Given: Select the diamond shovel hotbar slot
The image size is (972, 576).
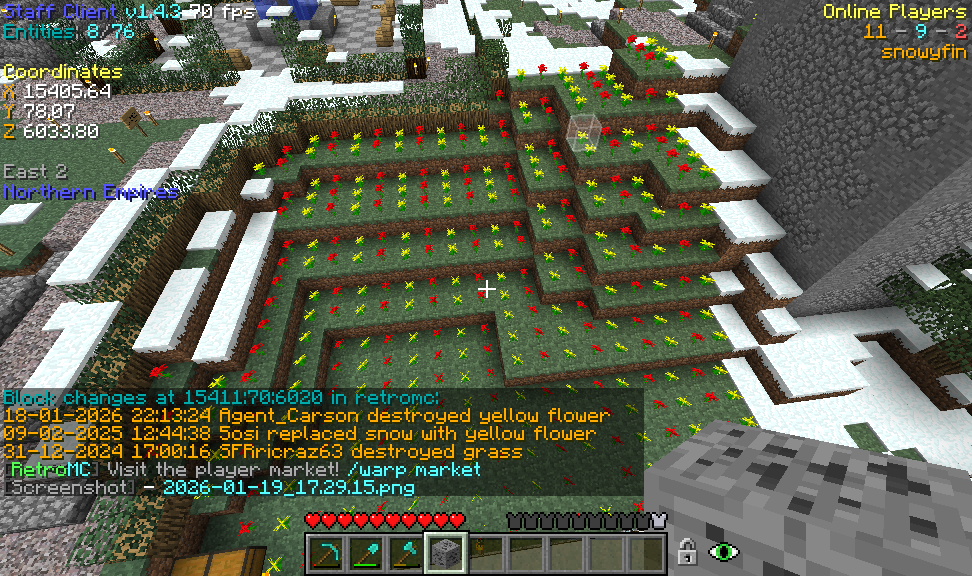Looking at the screenshot, I should click(x=365, y=552).
